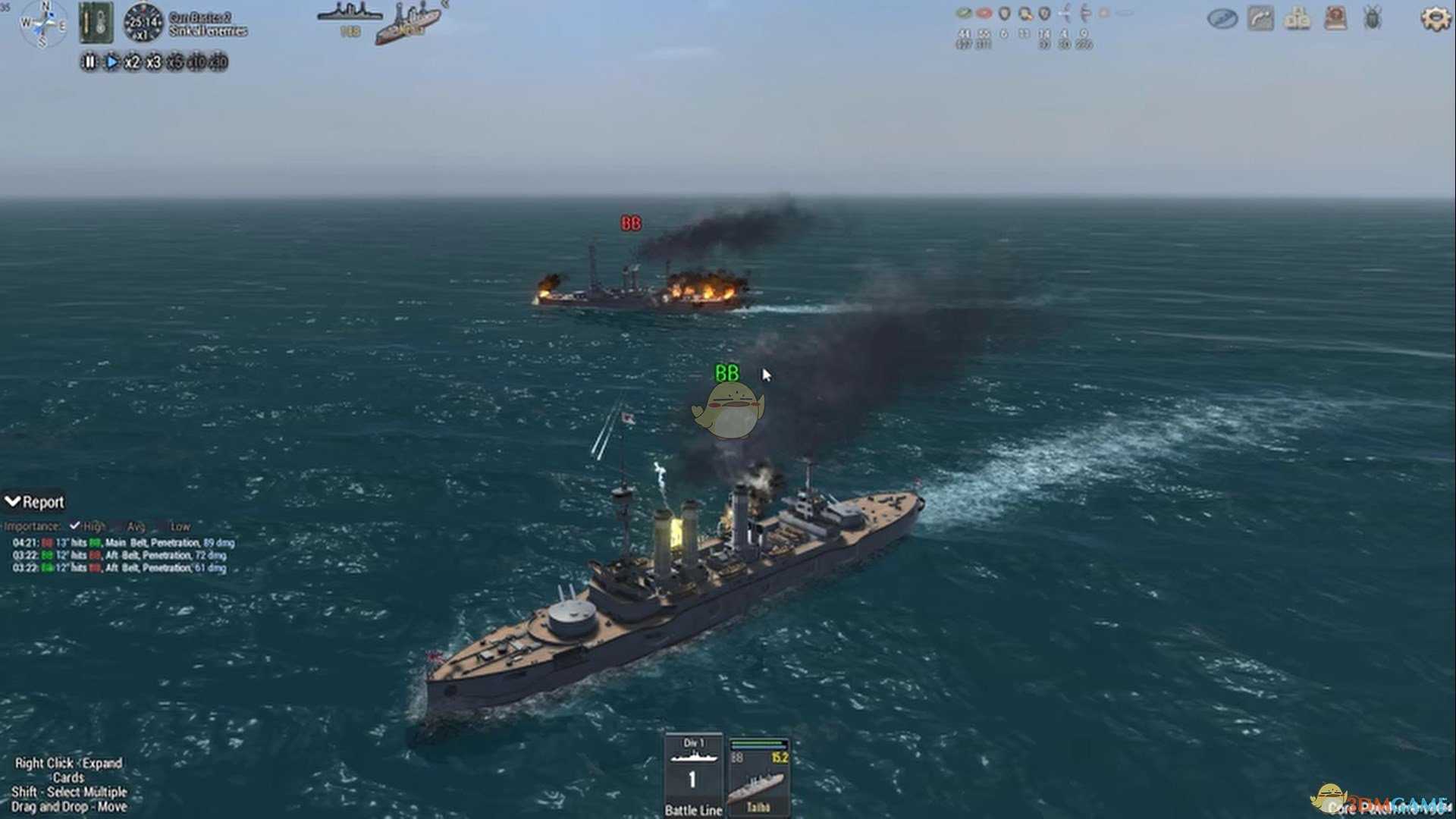This screenshot has height=819, width=1456.
Task: Select the friendly green BB marker
Action: coord(726,373)
